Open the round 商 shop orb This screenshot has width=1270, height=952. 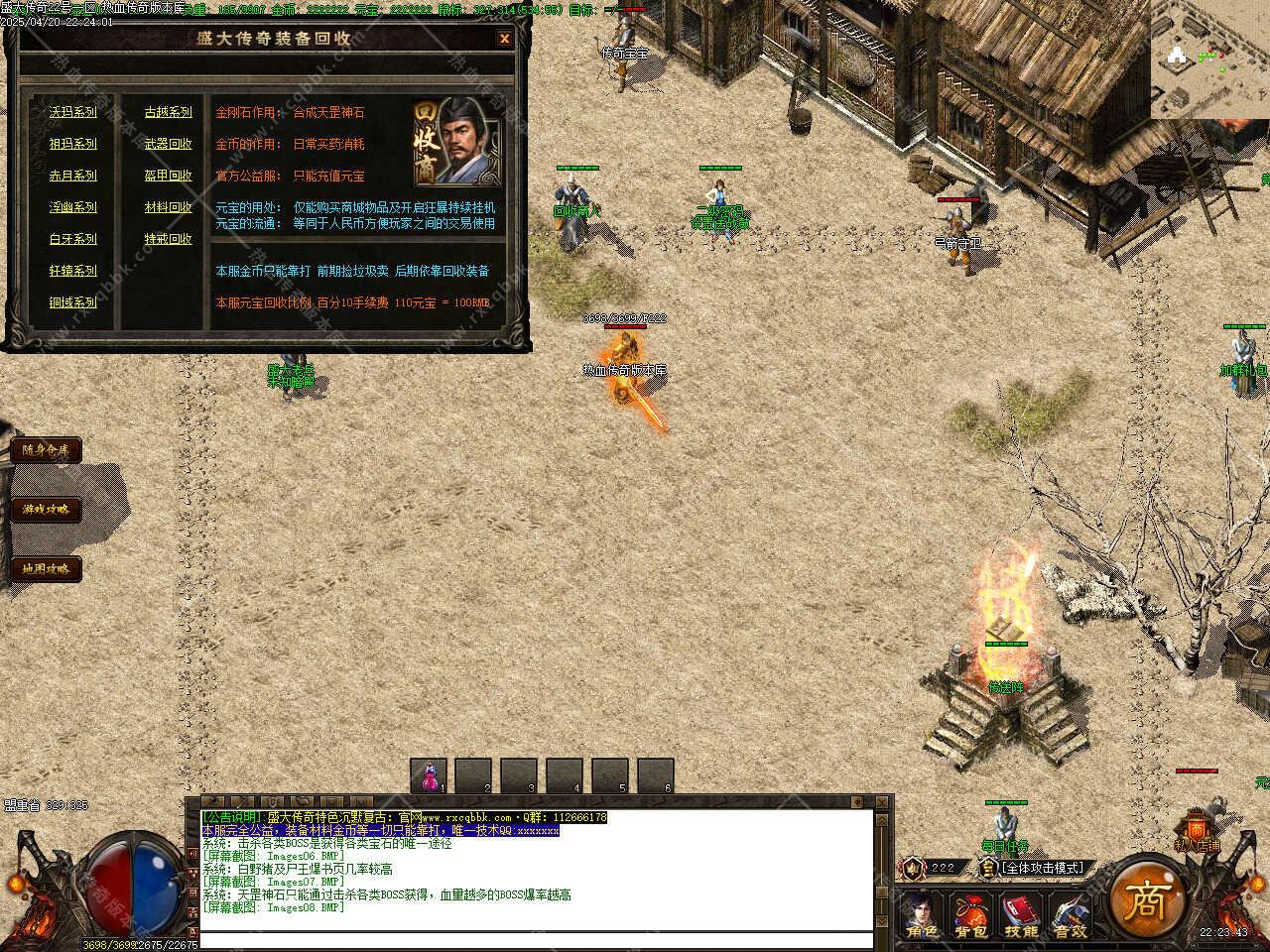coord(1149,898)
